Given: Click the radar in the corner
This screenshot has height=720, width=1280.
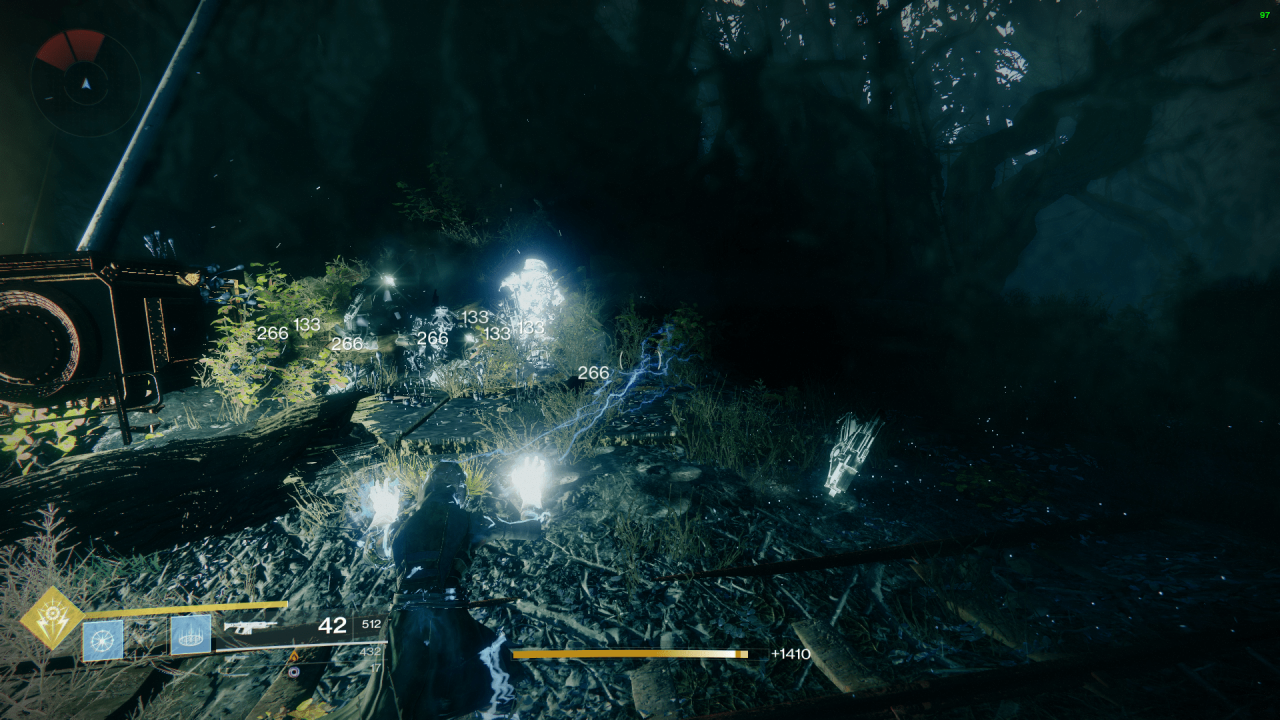Looking at the screenshot, I should click(x=85, y=83).
